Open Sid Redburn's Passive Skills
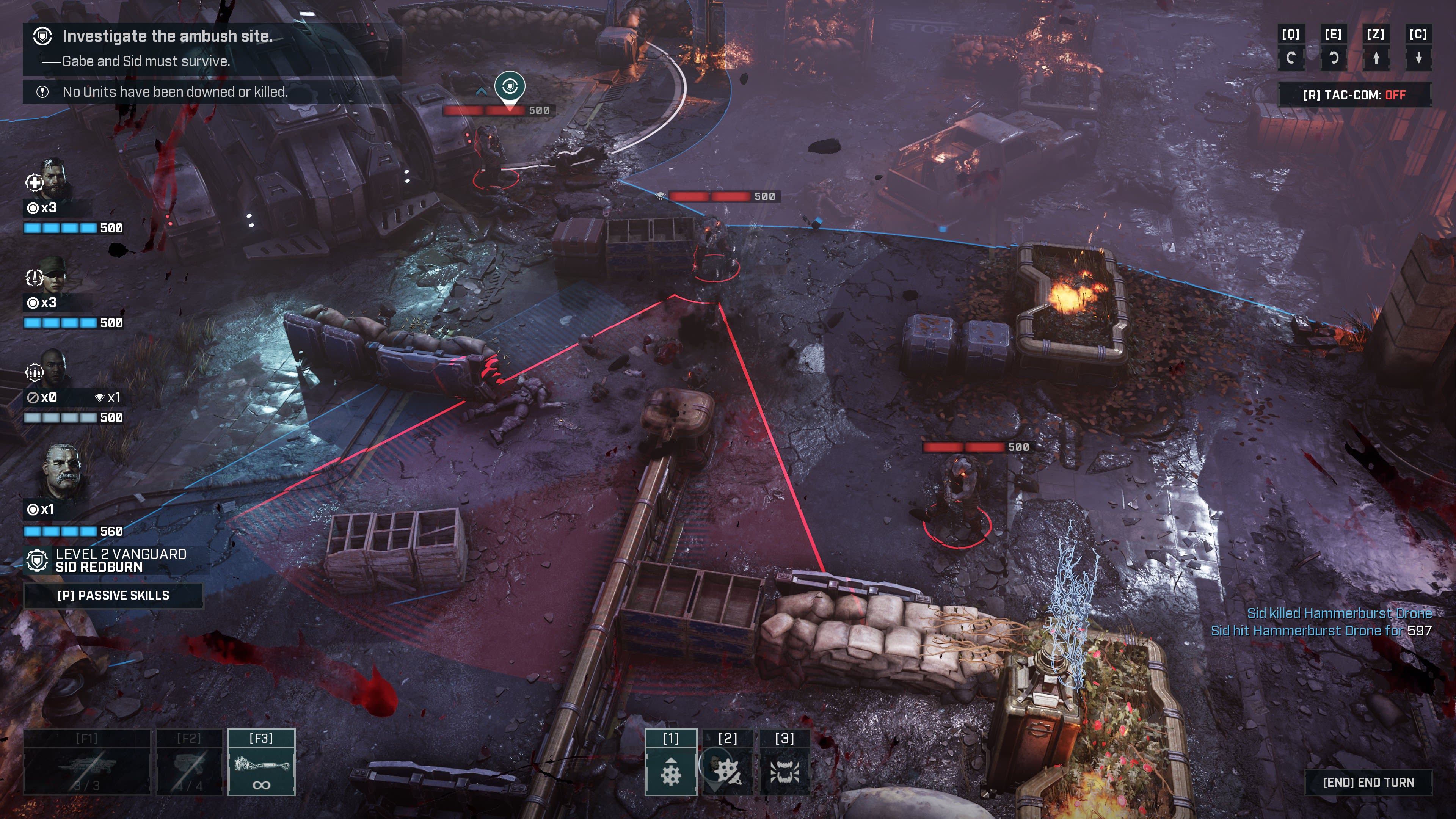 [x=113, y=595]
